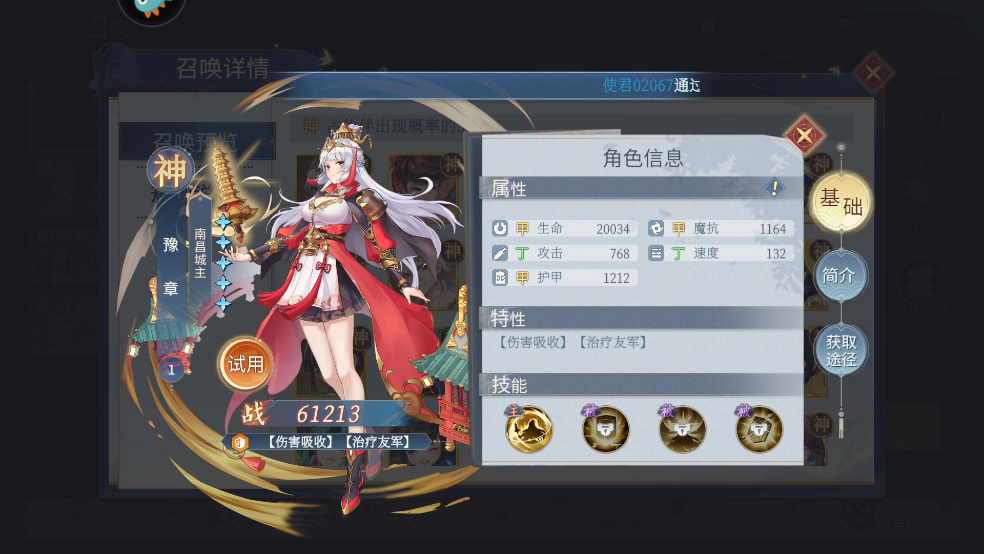Image resolution: width=984 pixels, height=554 pixels.
Task: Select the main skill icon marked 主
Action: click(x=528, y=429)
